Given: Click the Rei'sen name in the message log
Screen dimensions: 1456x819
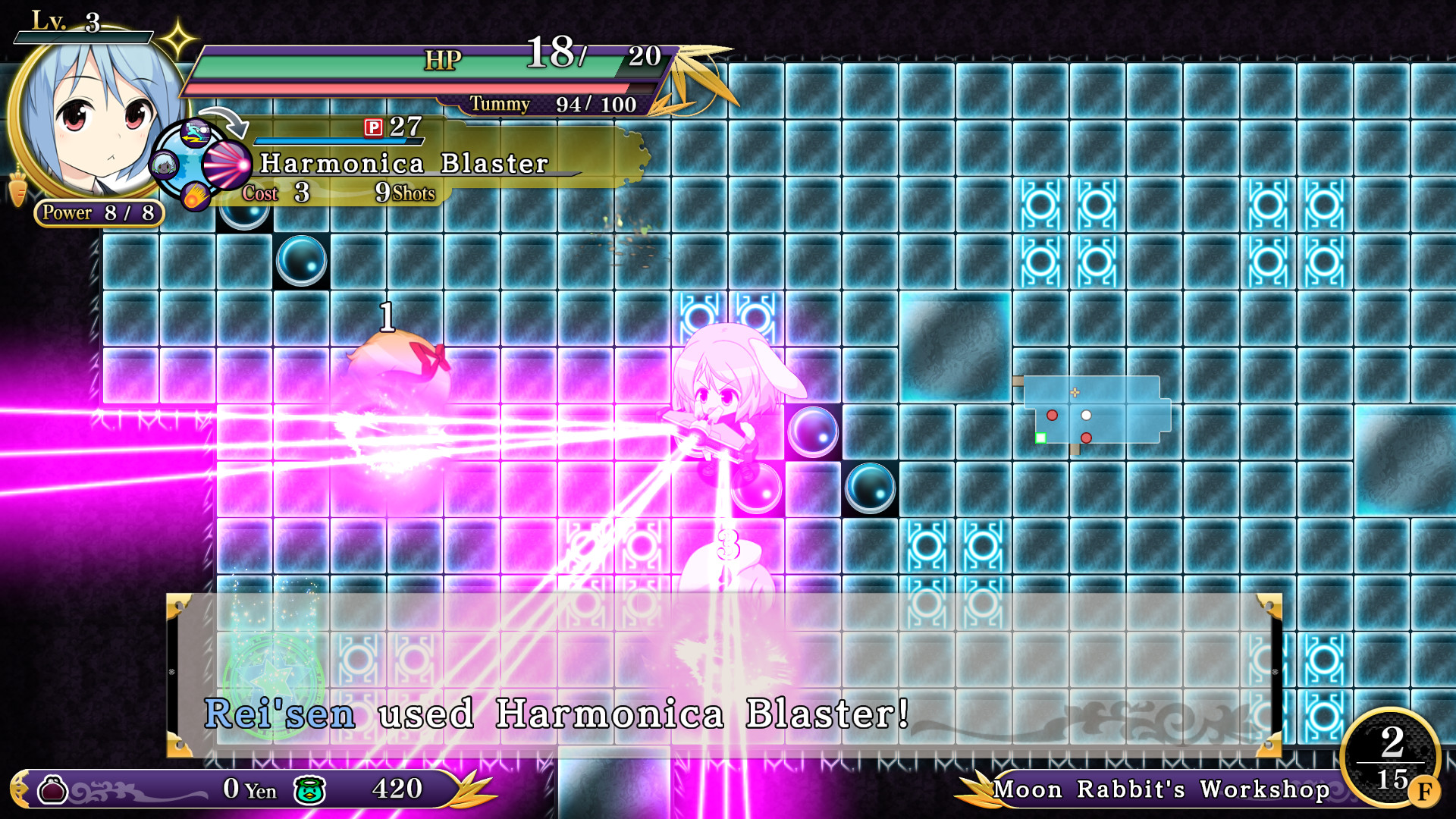Looking at the screenshot, I should [x=281, y=713].
